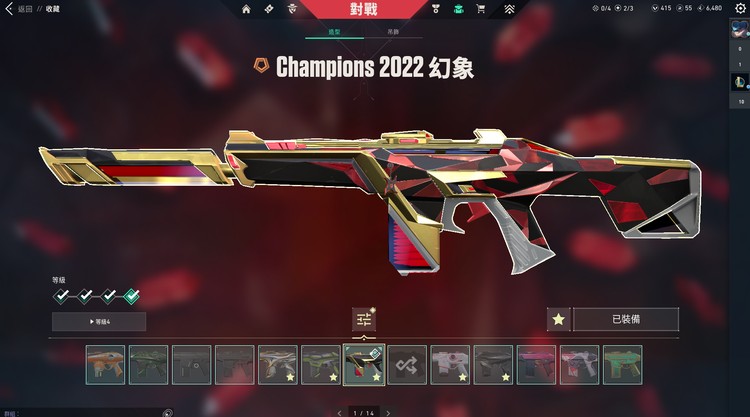Click the red 對戰 play tab
This screenshot has height=417, width=750.
[x=364, y=9]
